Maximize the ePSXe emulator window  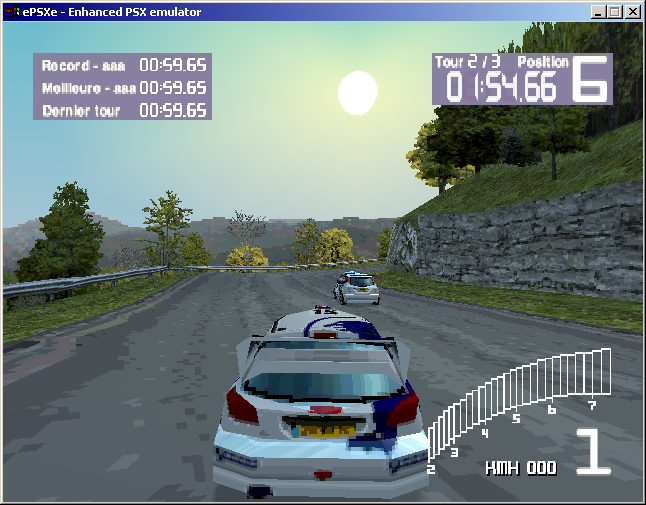(615, 12)
